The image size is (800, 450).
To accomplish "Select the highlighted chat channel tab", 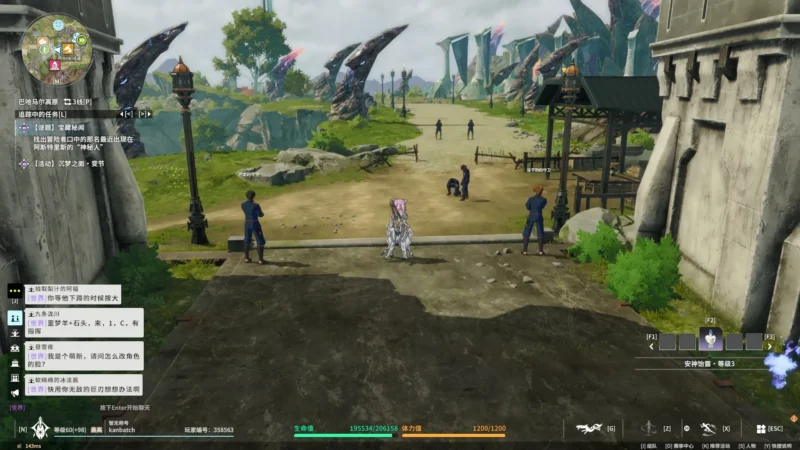I will click(x=14, y=316).
